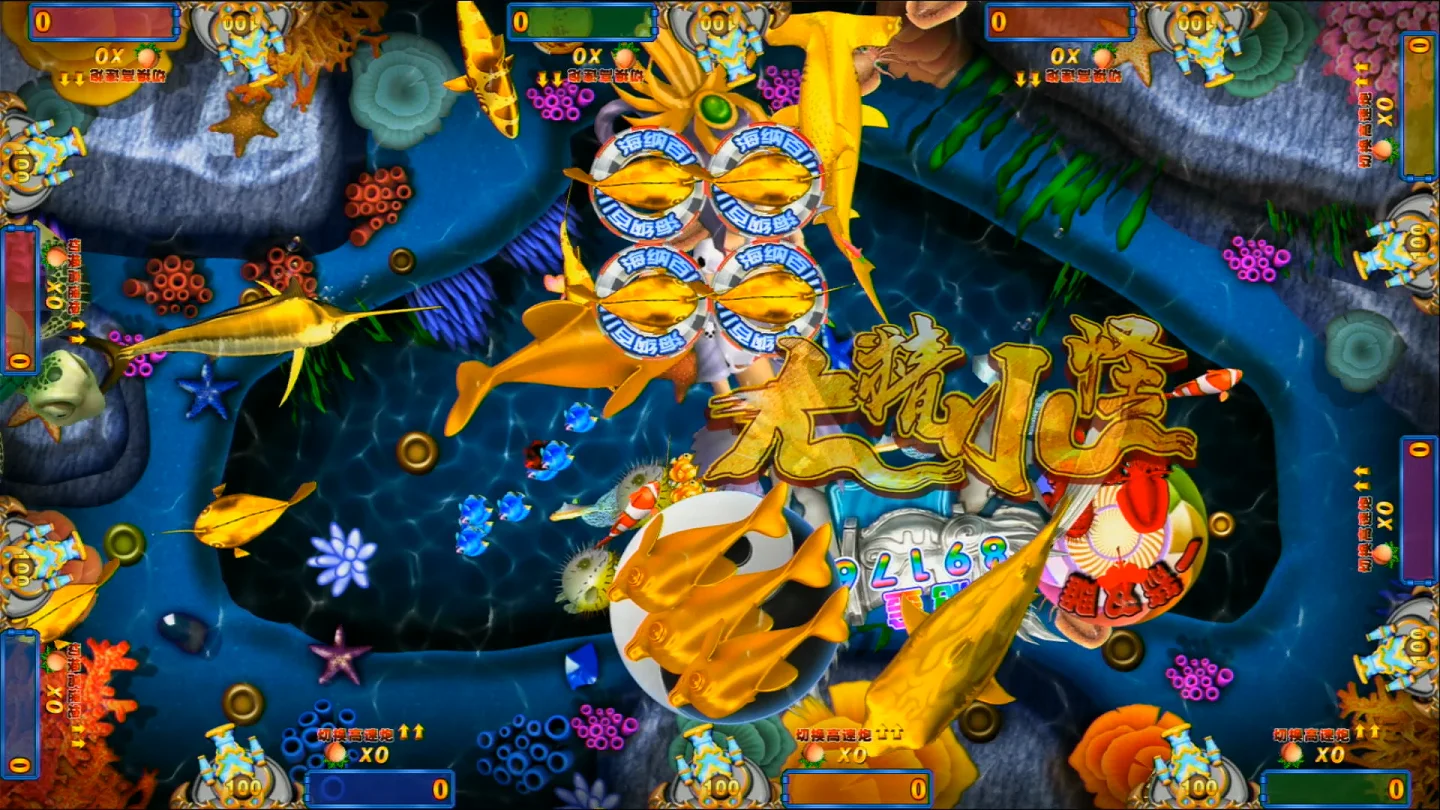Viewport: 1440px width, 810px height.
Task: Select the cannon beside the mustard-yellow score panel
Action: pos(1402,244)
